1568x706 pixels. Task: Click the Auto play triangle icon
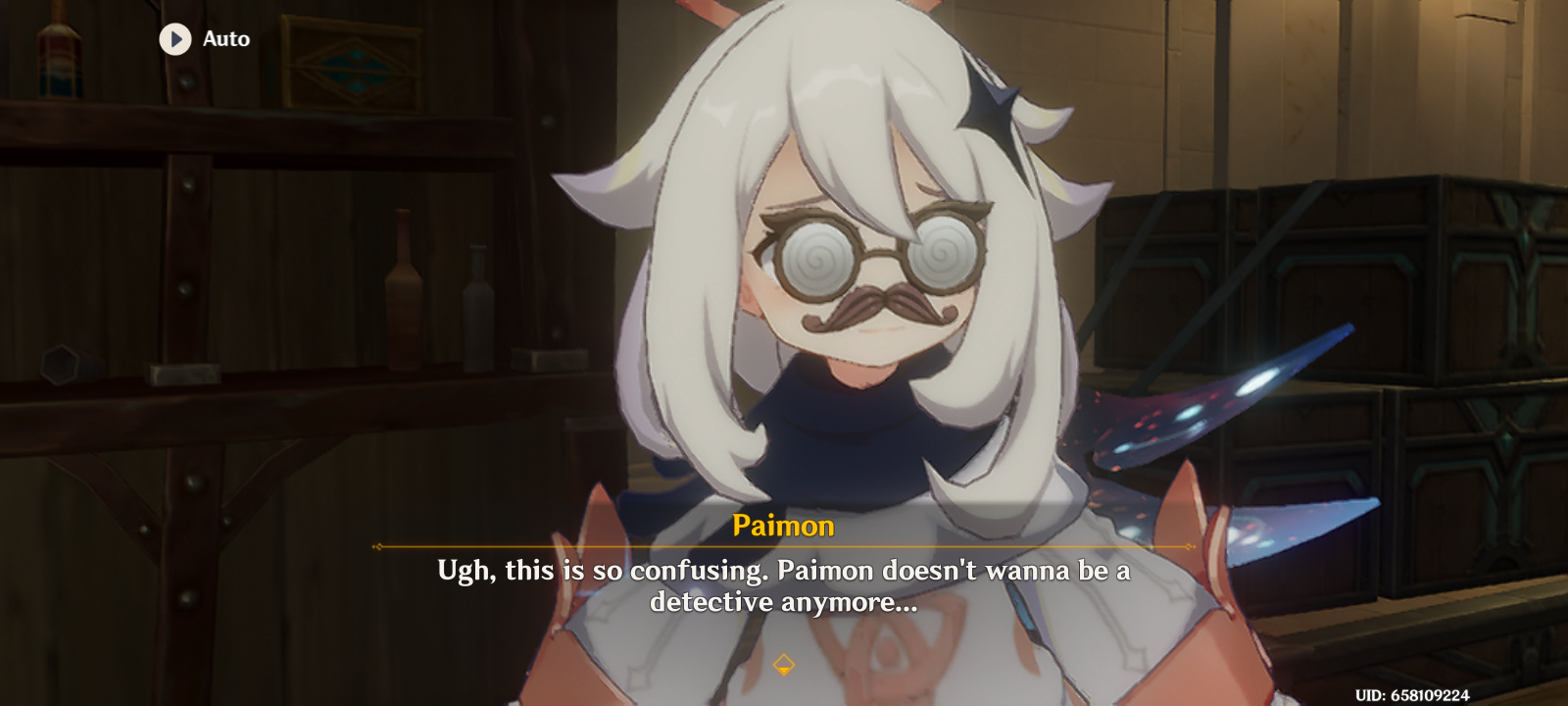(174, 39)
